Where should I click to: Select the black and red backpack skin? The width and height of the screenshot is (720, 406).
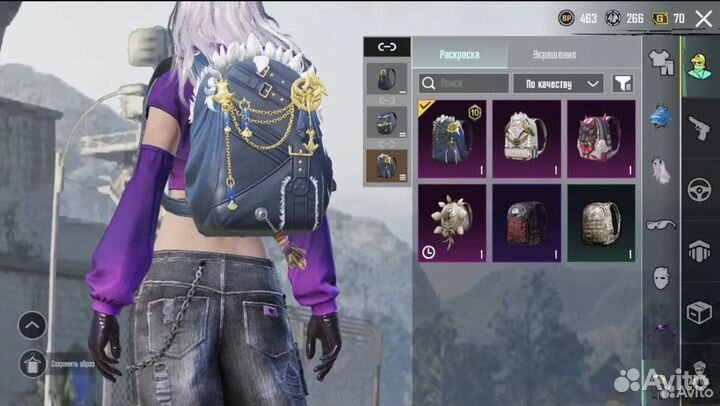pos(527,222)
